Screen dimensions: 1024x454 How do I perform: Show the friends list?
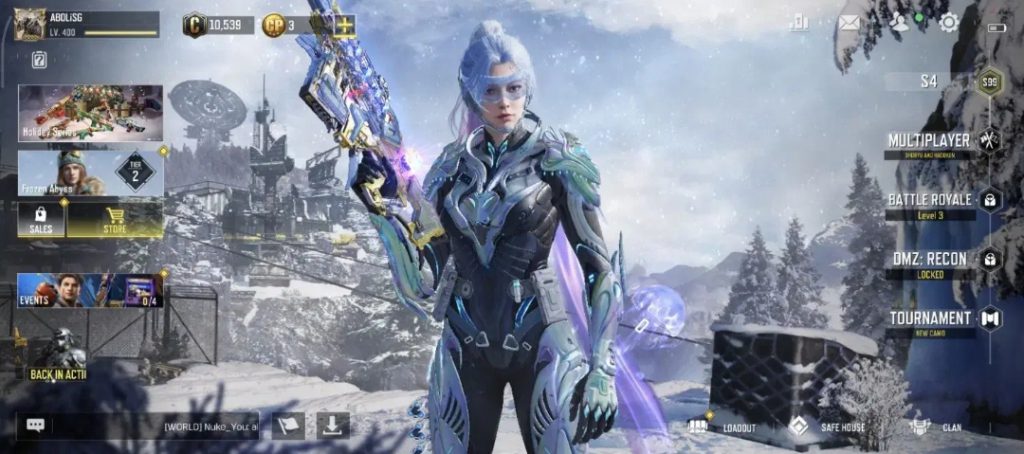click(900, 23)
